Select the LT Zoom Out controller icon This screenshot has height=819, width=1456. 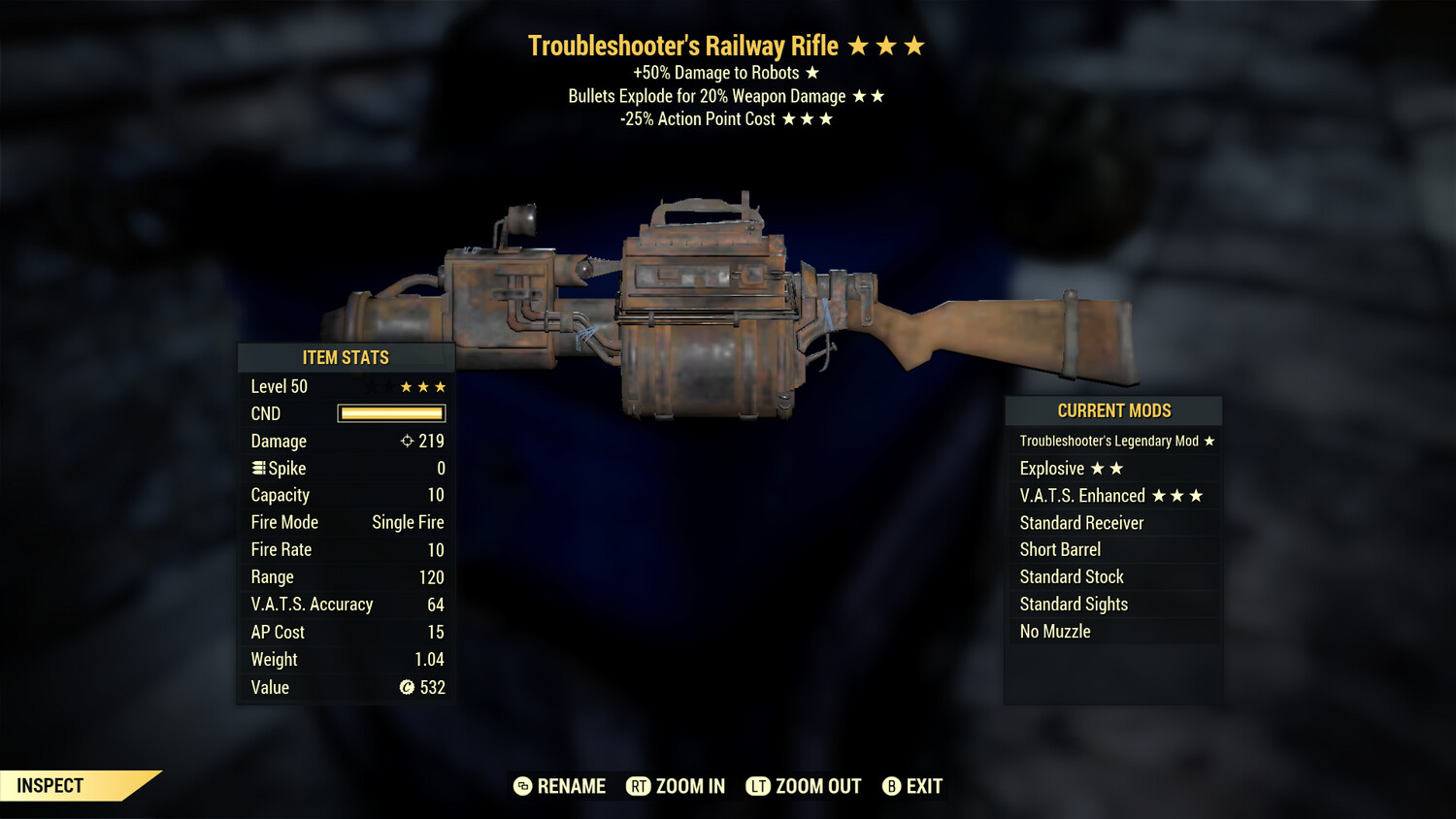pos(760,786)
